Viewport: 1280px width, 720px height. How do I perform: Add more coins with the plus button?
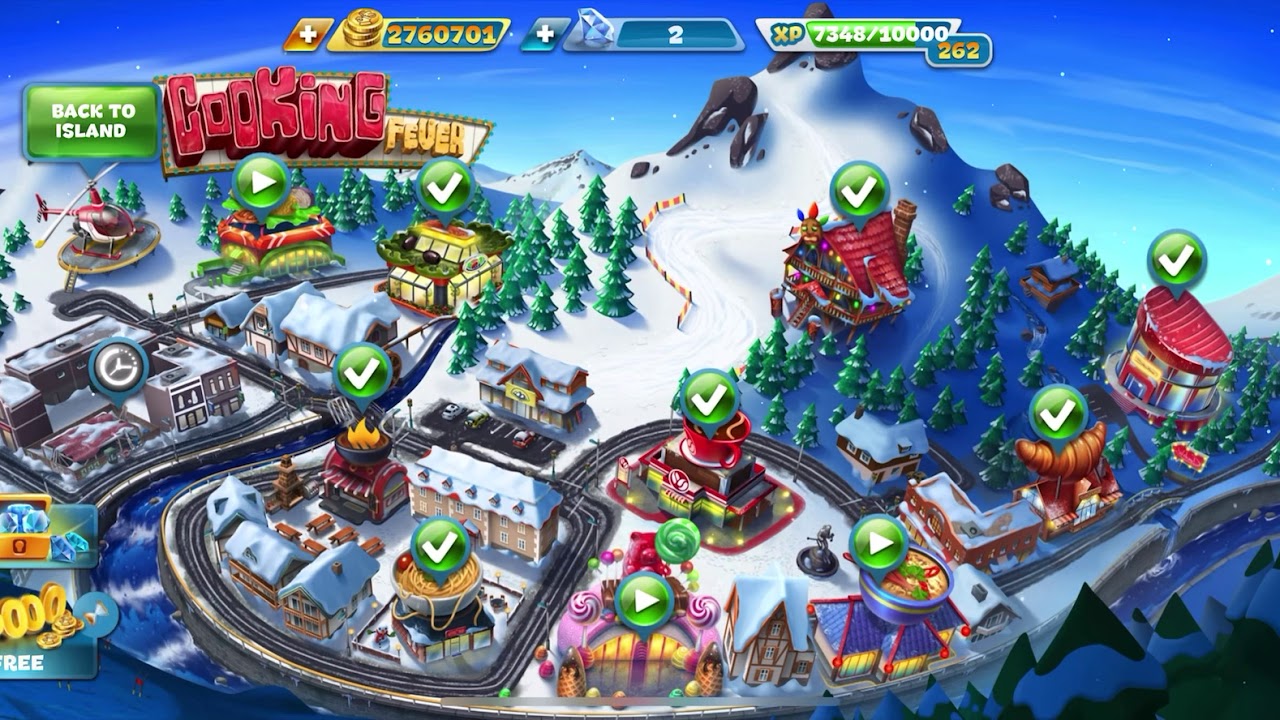pyautogui.click(x=308, y=35)
